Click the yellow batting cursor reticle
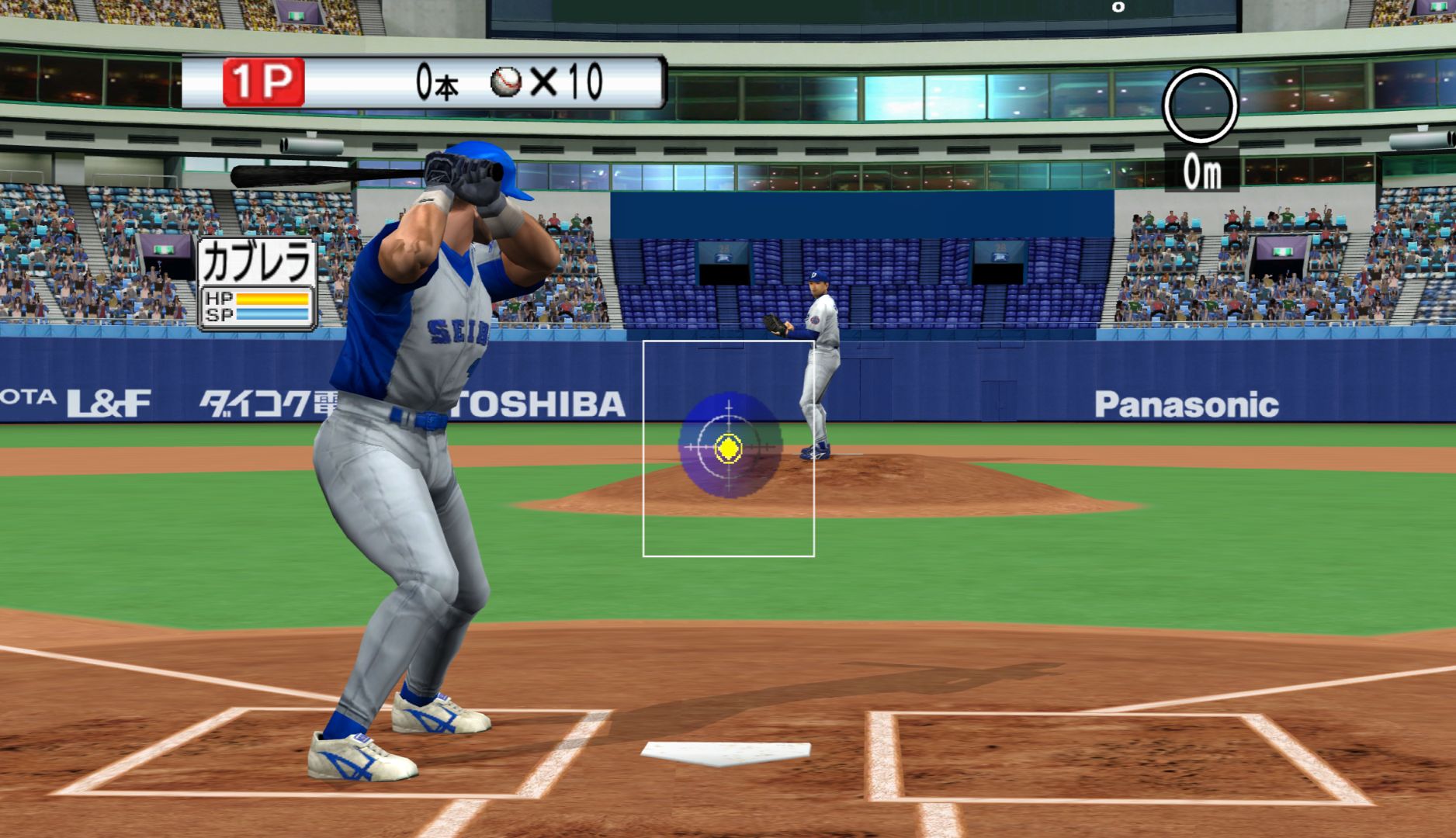Screen dimensions: 1456x838 pyautogui.click(x=728, y=448)
